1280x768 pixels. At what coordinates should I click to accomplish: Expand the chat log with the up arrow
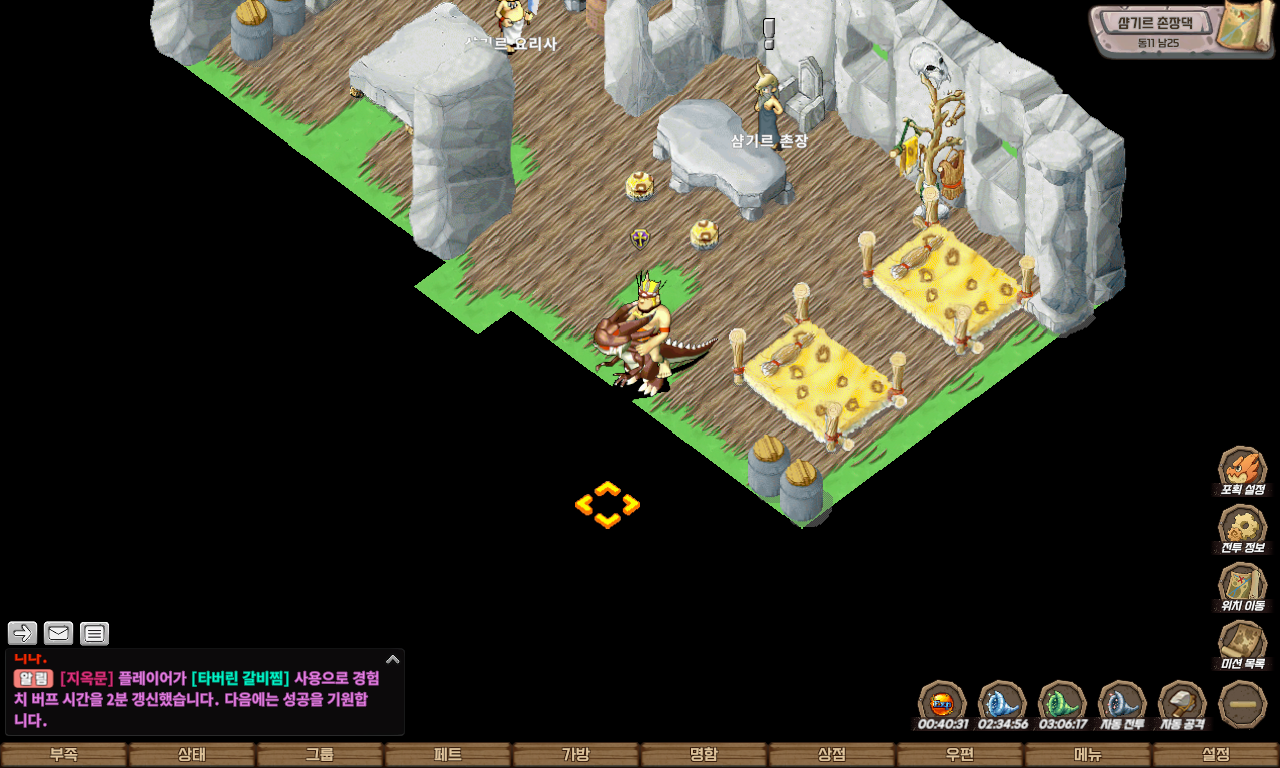392,660
